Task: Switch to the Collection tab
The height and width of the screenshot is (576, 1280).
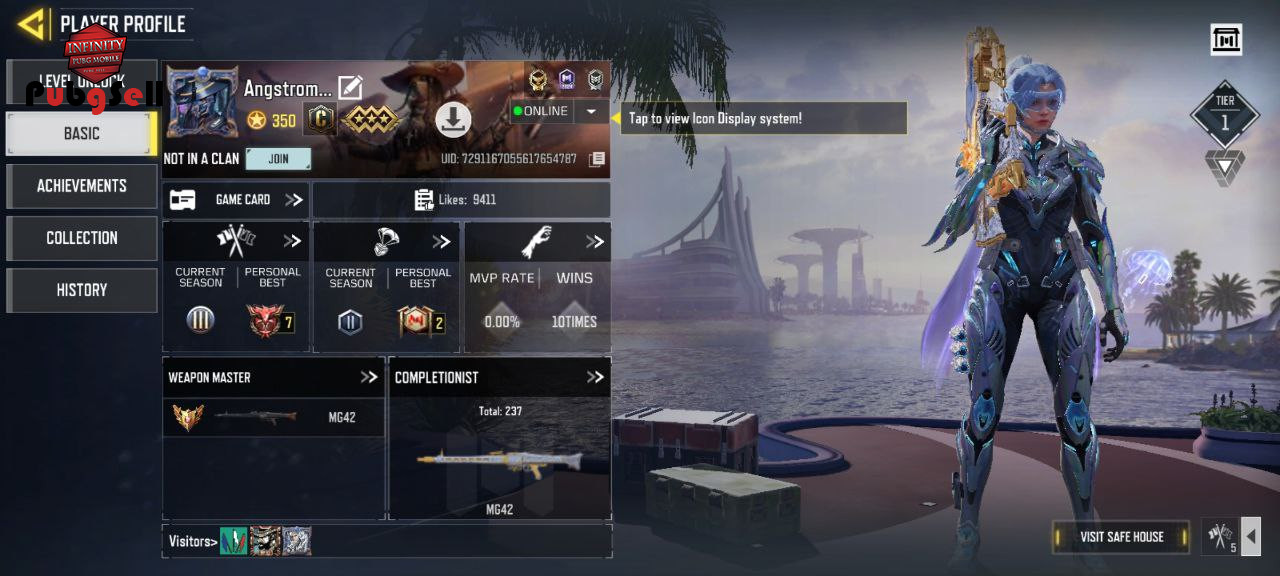Action: coord(81,238)
